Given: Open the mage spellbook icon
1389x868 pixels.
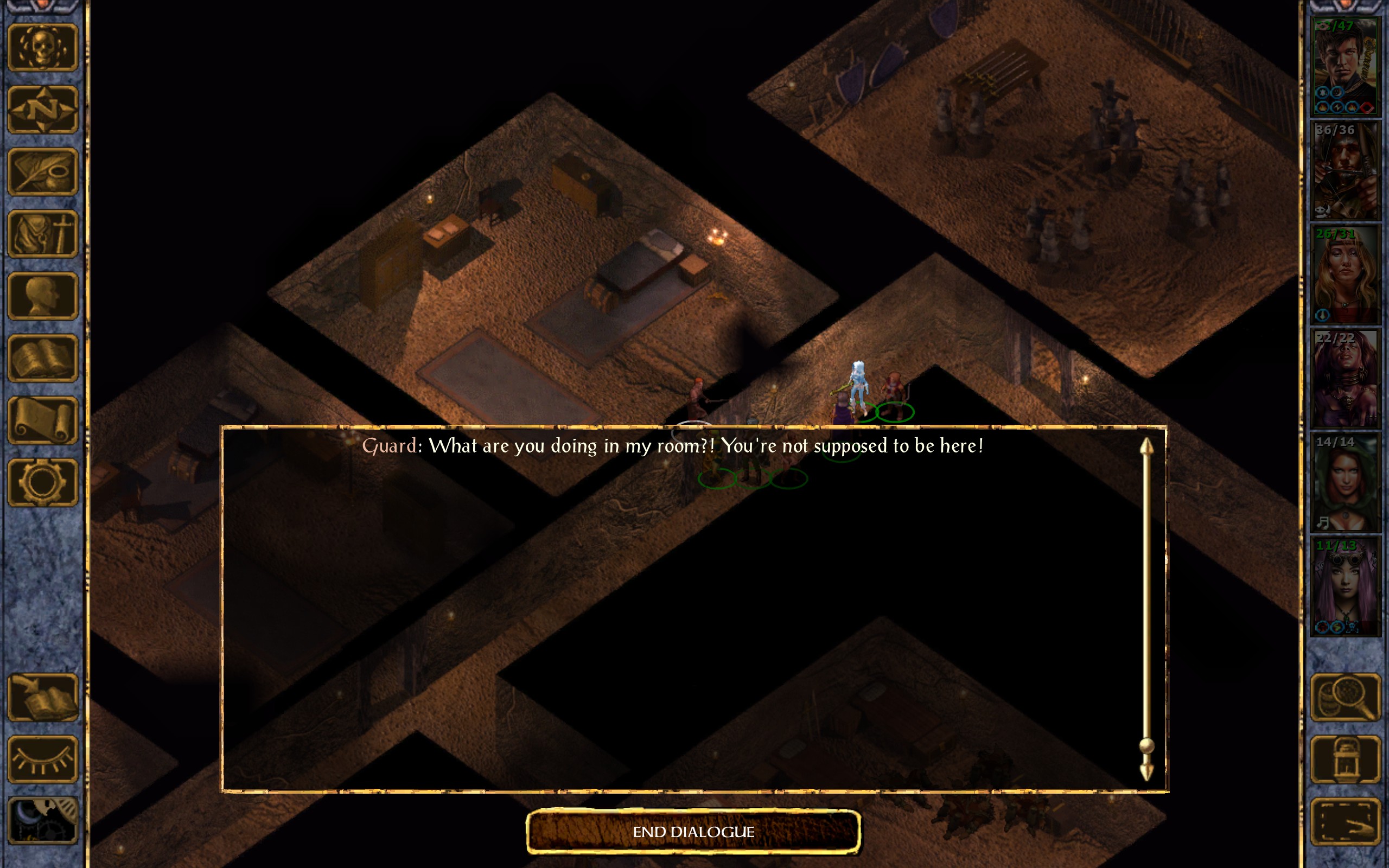Looking at the screenshot, I should [42, 358].
